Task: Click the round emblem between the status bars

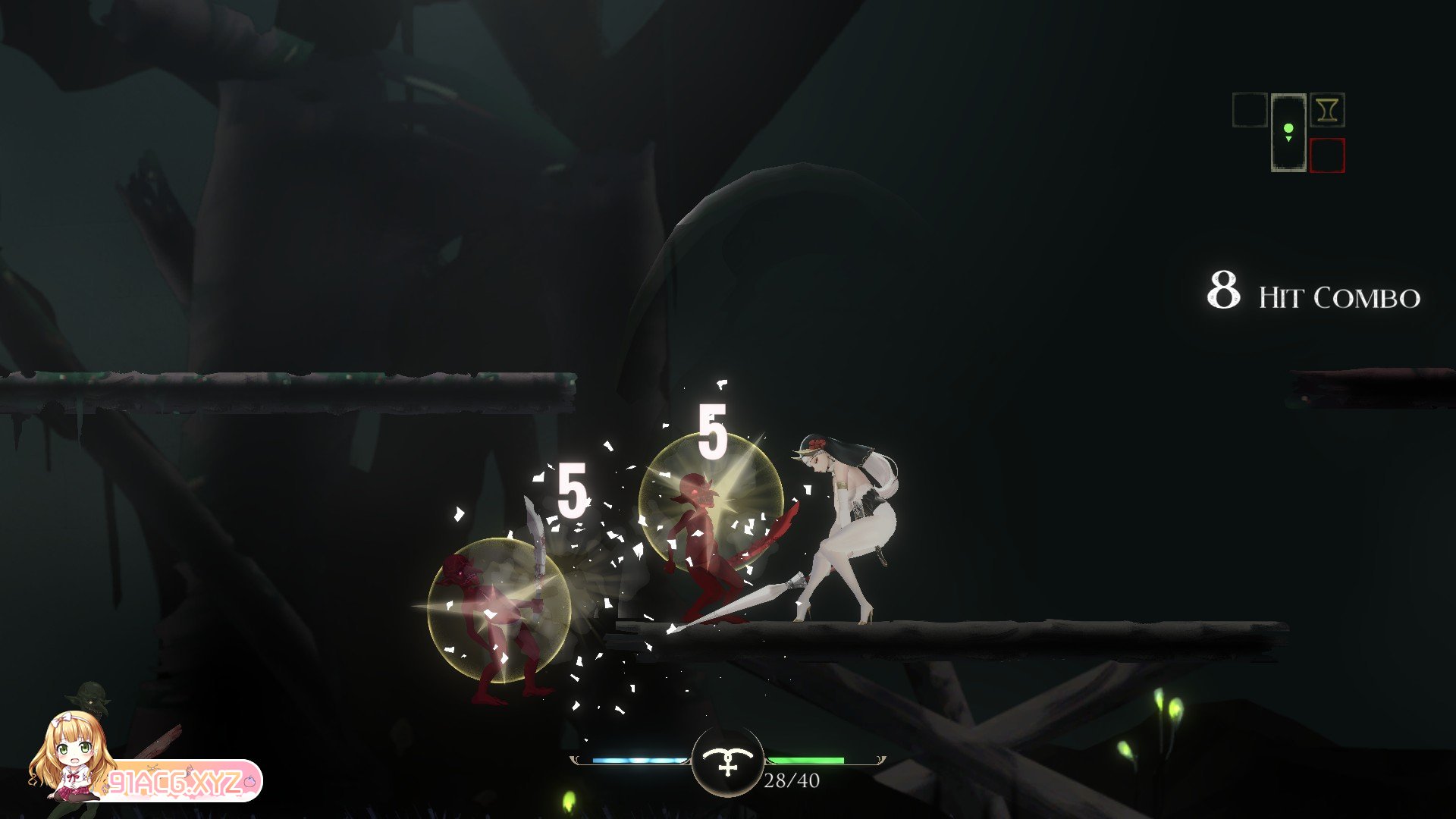Action: click(727, 761)
